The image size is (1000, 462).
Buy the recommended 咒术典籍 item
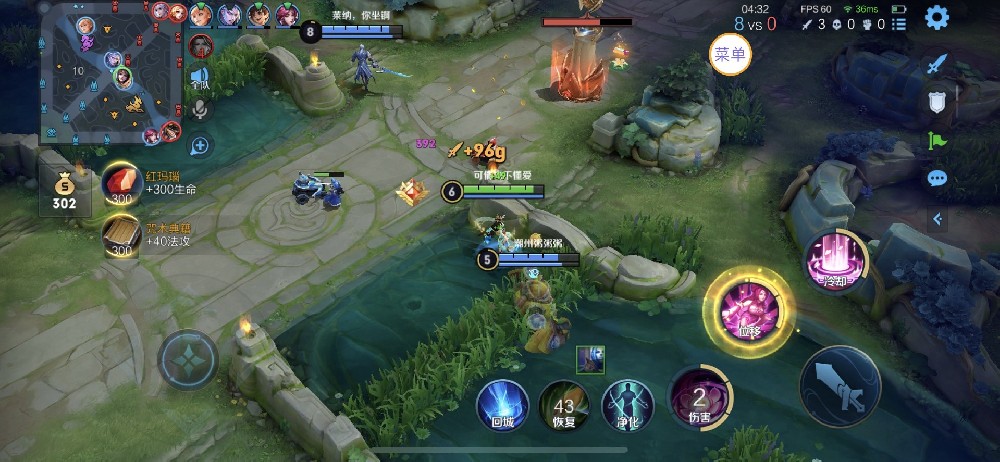click(120, 236)
